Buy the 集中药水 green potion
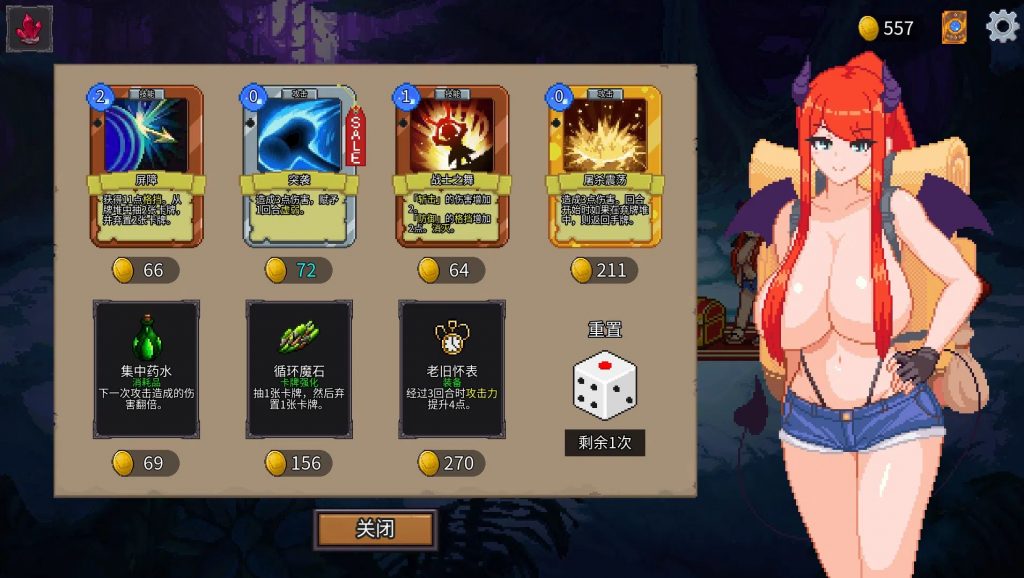 [146, 368]
